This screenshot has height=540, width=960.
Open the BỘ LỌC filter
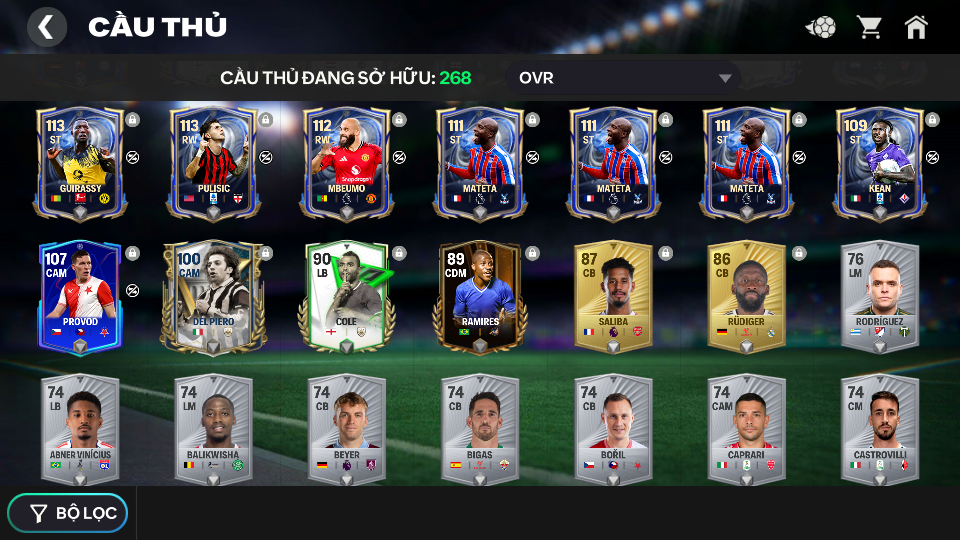tap(68, 513)
